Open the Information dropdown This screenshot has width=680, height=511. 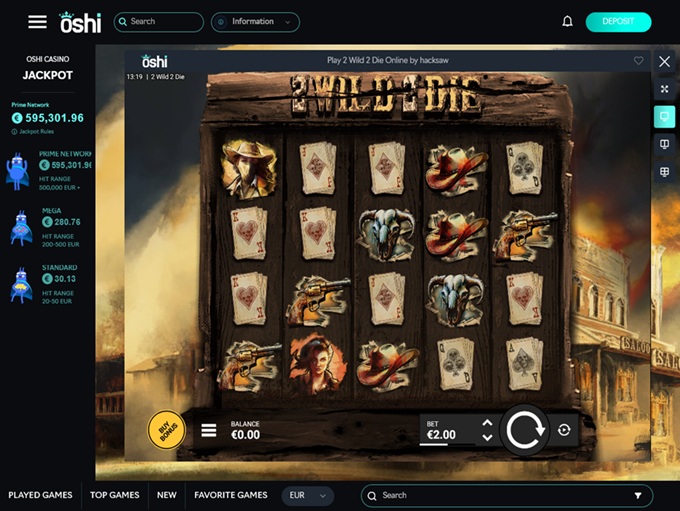coord(256,21)
